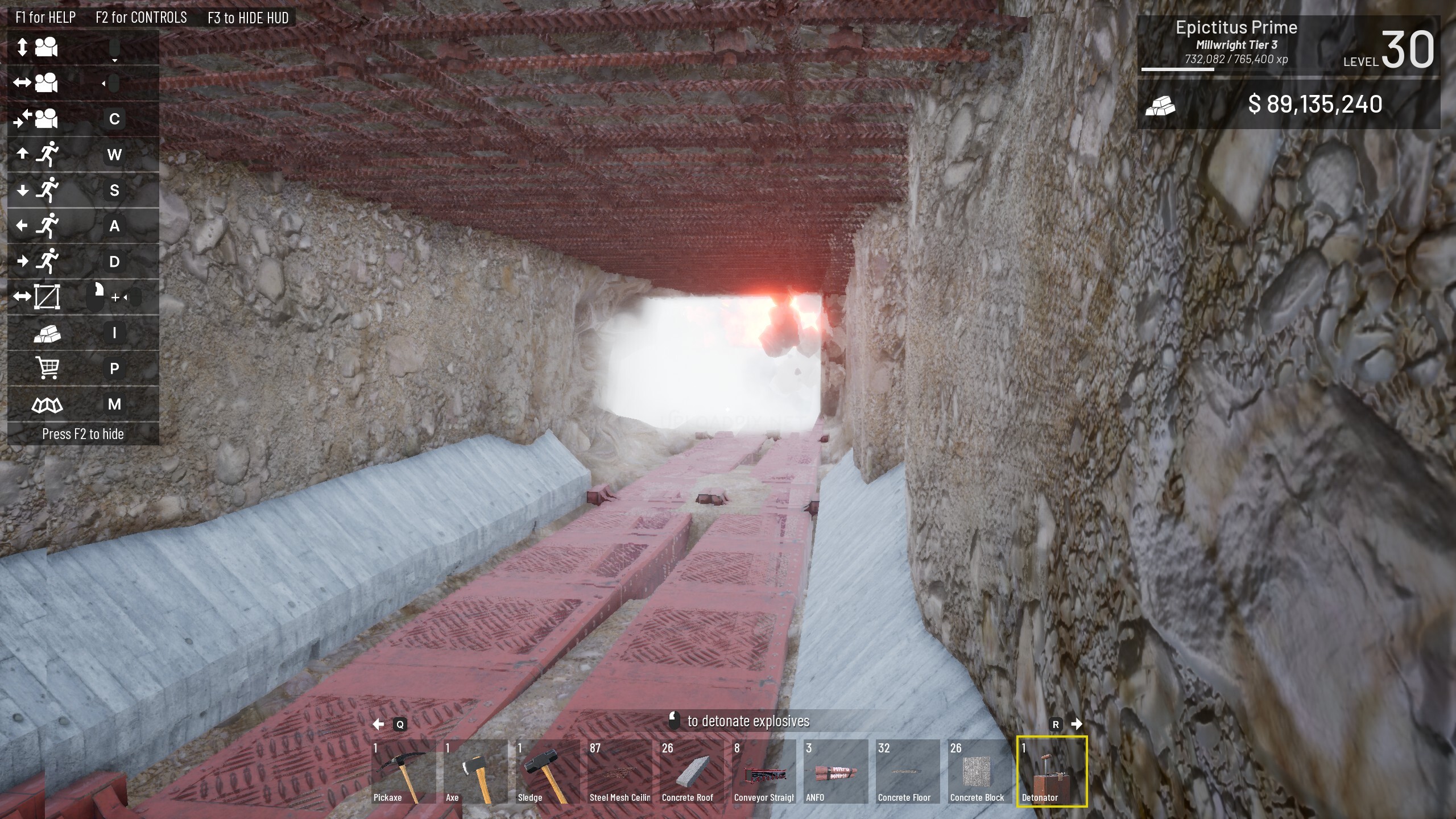Click the gold bars icon beside the money

(x=1160, y=105)
